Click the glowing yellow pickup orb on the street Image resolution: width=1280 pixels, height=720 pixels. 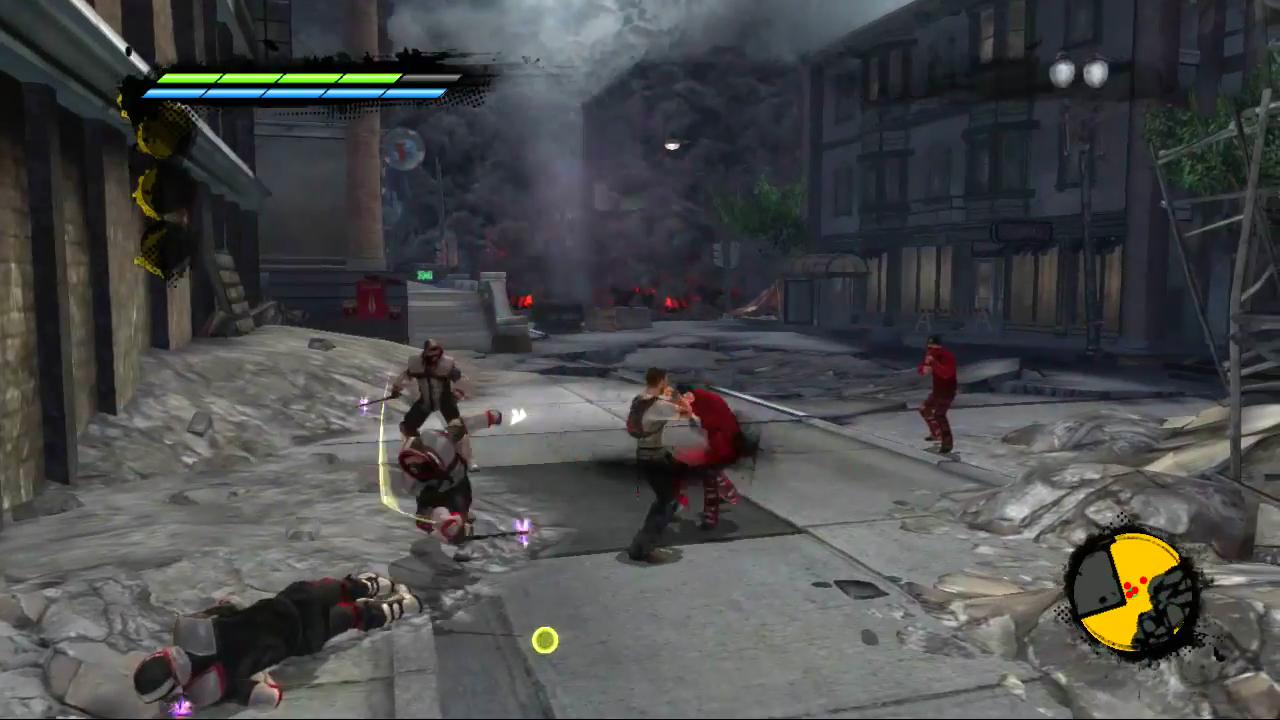coord(545,639)
